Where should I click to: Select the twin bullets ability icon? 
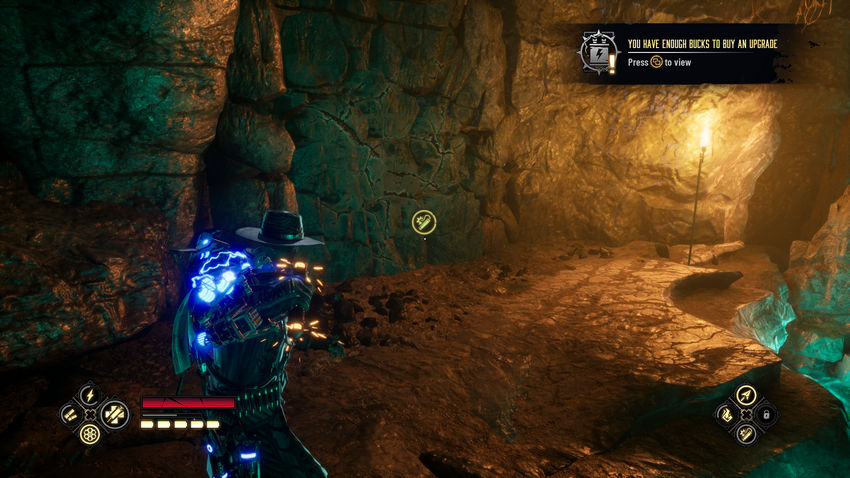69,413
